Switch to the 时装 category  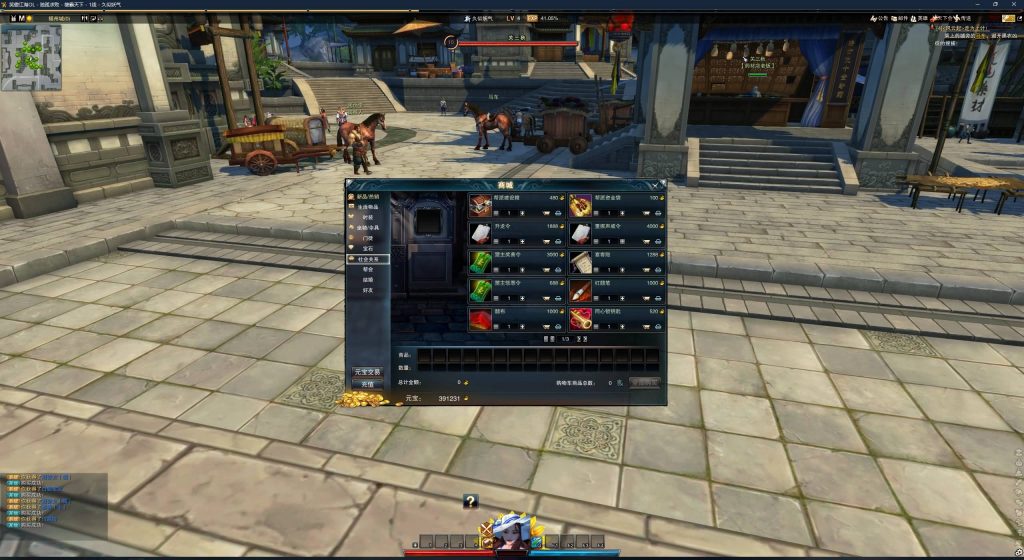[x=367, y=217]
